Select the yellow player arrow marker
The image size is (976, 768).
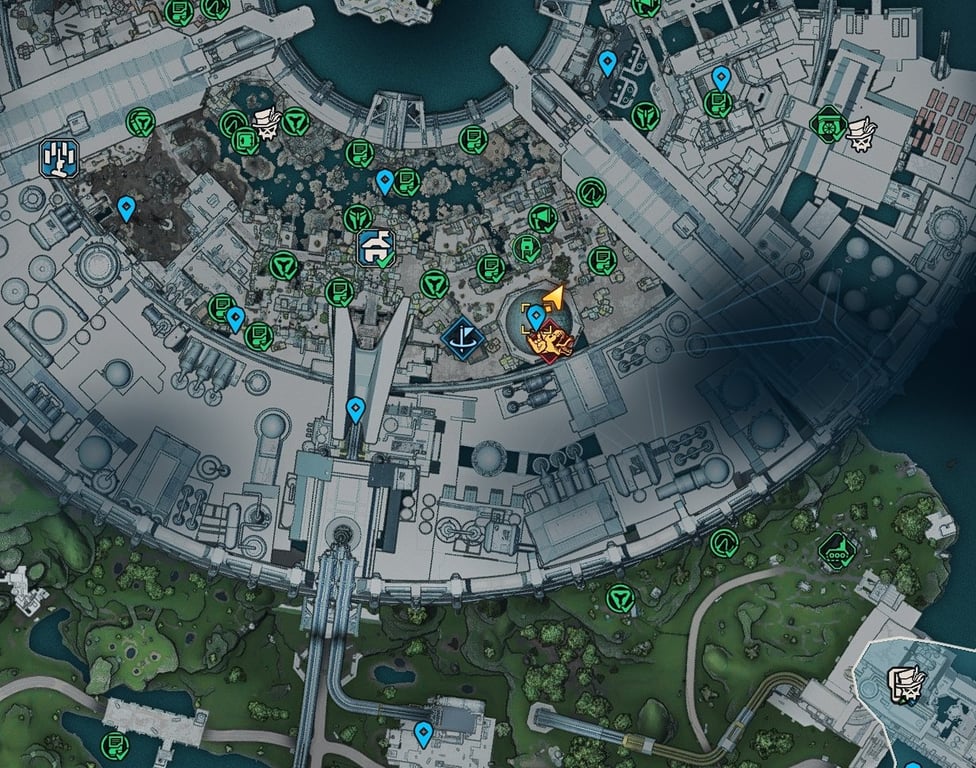point(553,297)
